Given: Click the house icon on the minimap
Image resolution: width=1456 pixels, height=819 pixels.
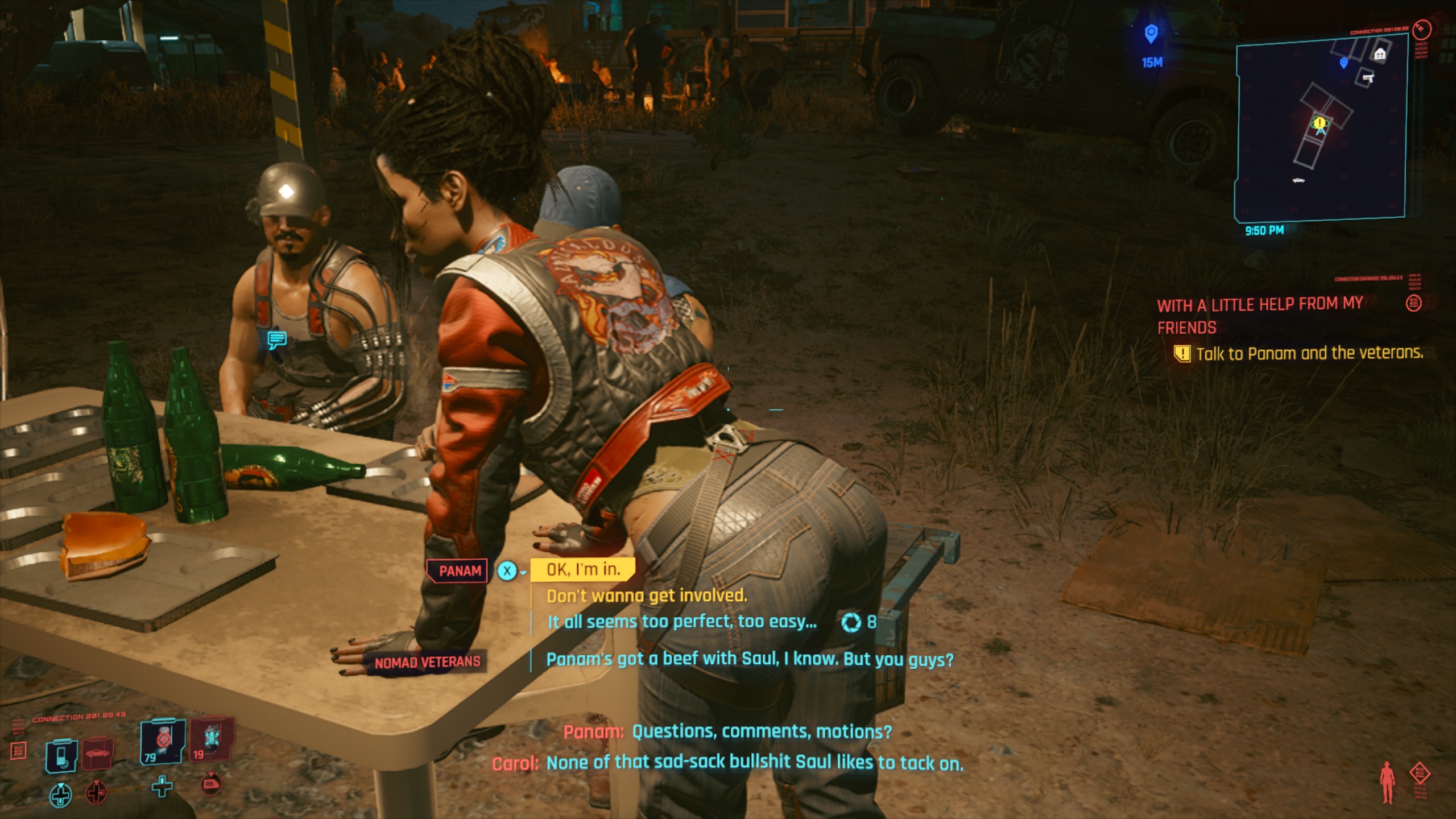Looking at the screenshot, I should click(1379, 55).
